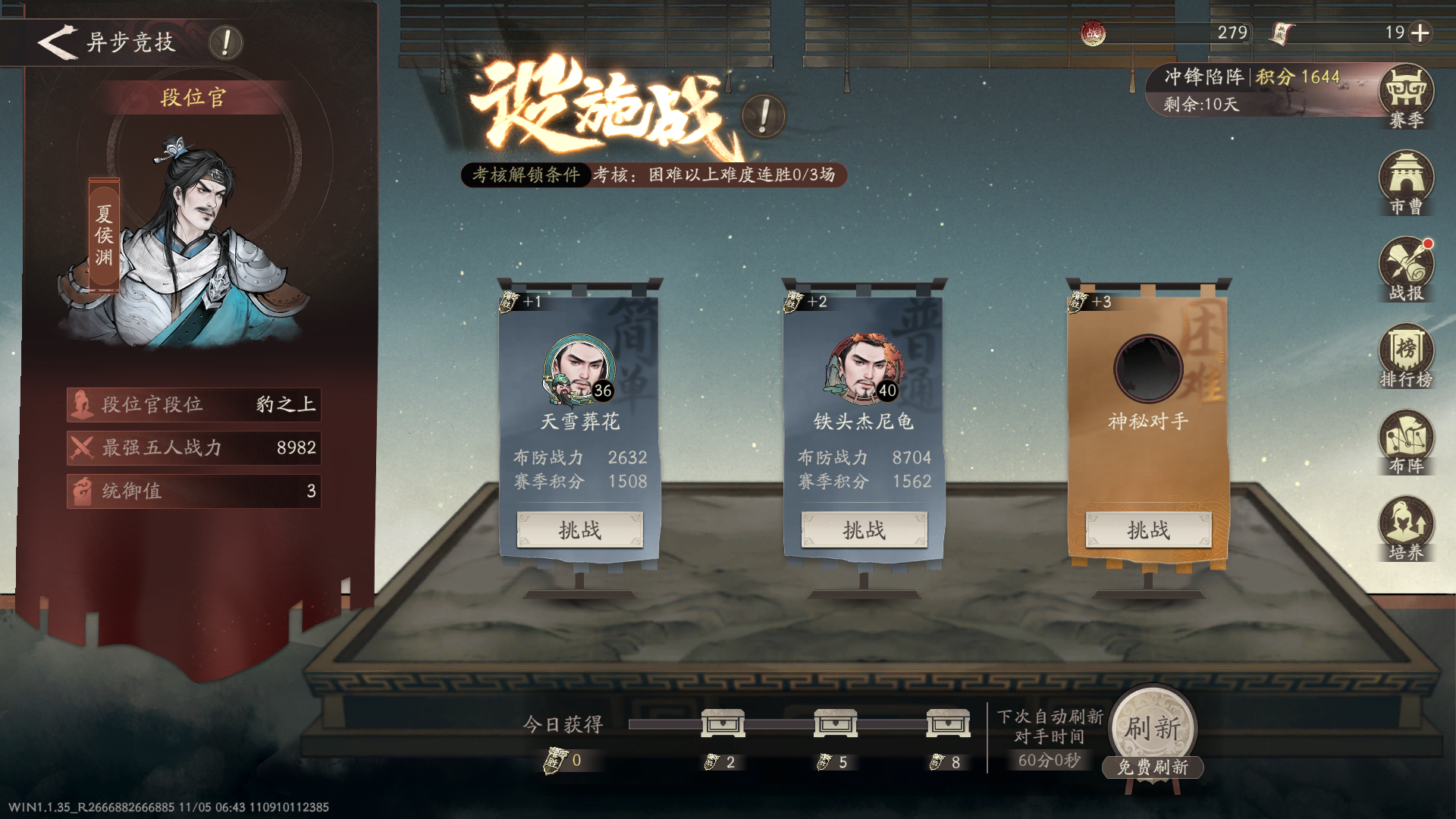The image size is (1456, 819).
Task: Click the 战 currency coin icon
Action: click(x=1092, y=33)
